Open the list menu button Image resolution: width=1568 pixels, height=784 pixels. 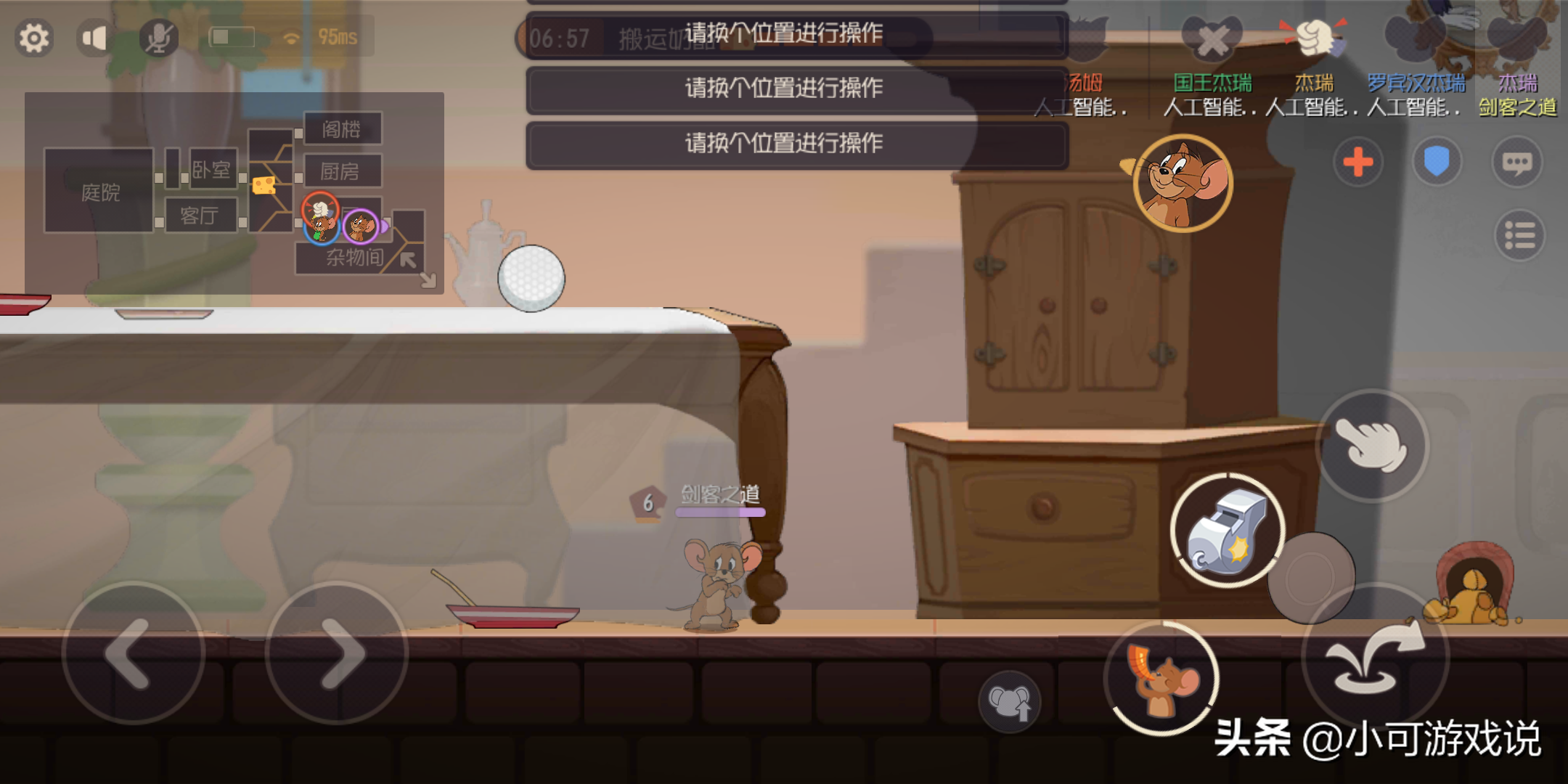point(1519,235)
